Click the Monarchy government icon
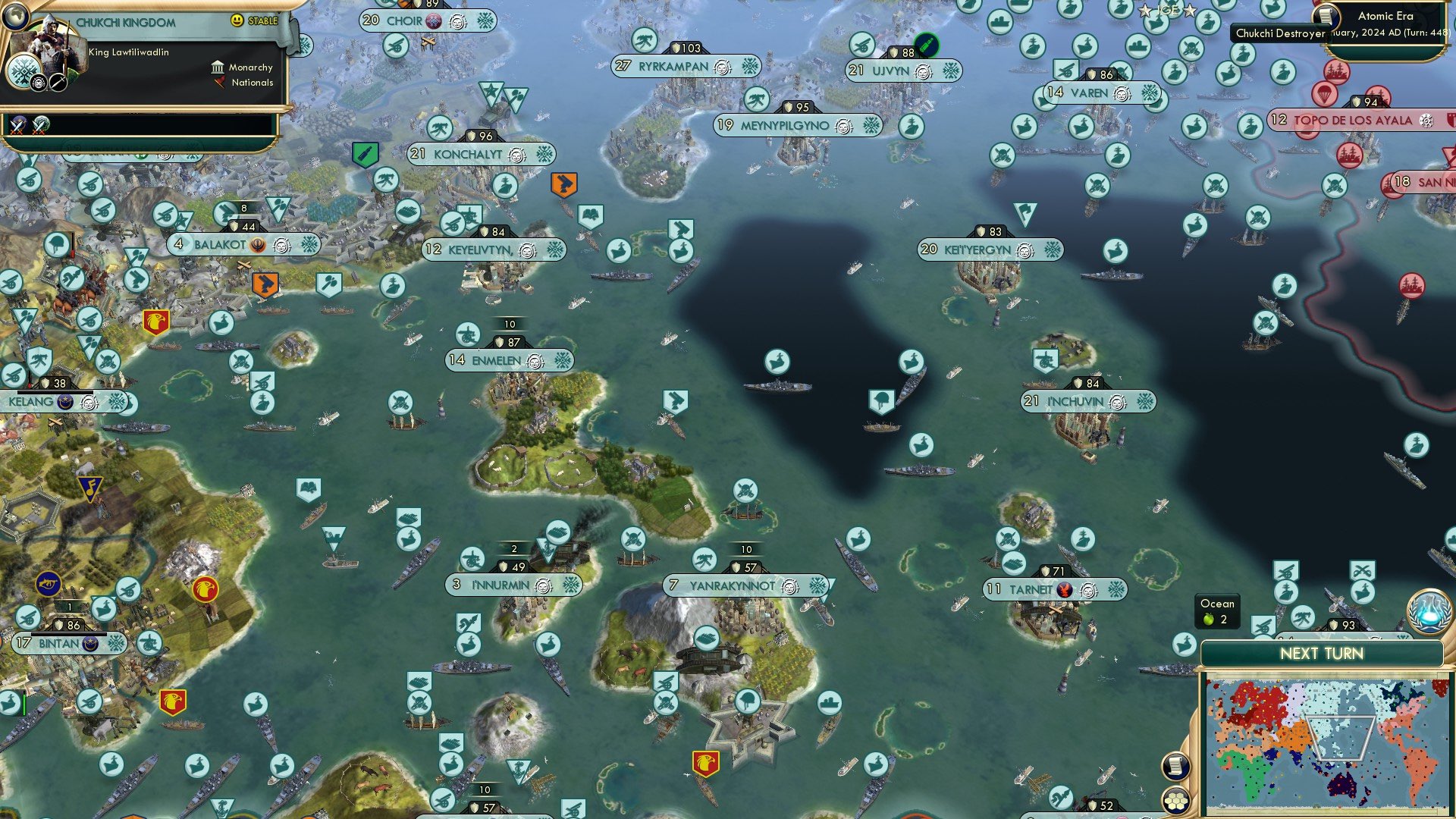Image resolution: width=1456 pixels, height=819 pixels. tap(218, 67)
